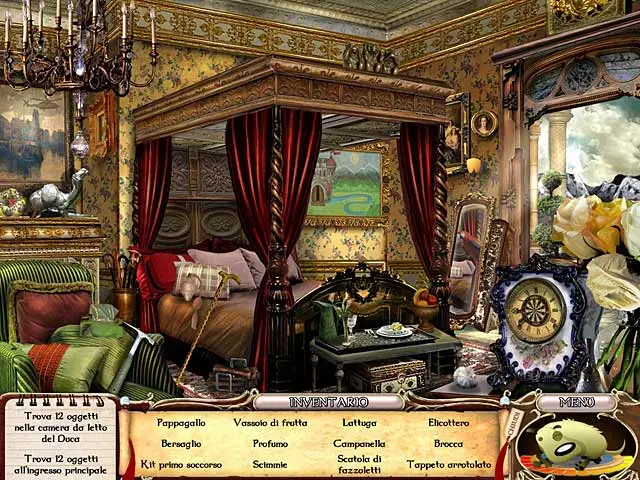Click the Elicottero list entry
The height and width of the screenshot is (480, 640).
[x=448, y=422]
